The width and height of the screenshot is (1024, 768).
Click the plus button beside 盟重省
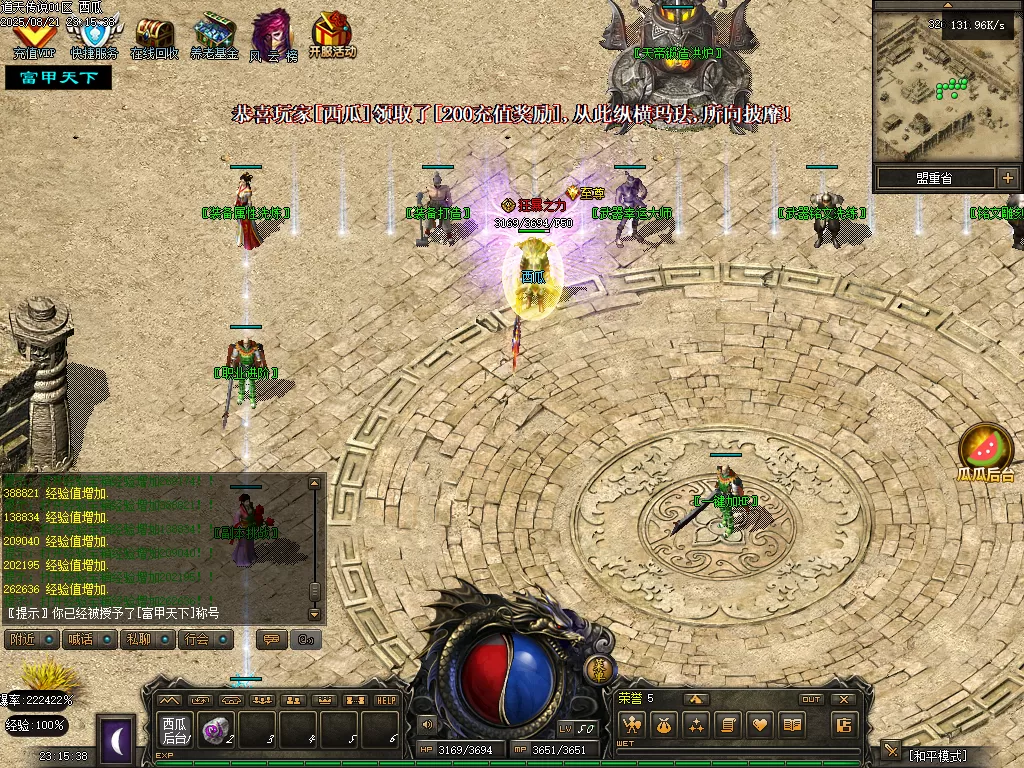click(1007, 178)
